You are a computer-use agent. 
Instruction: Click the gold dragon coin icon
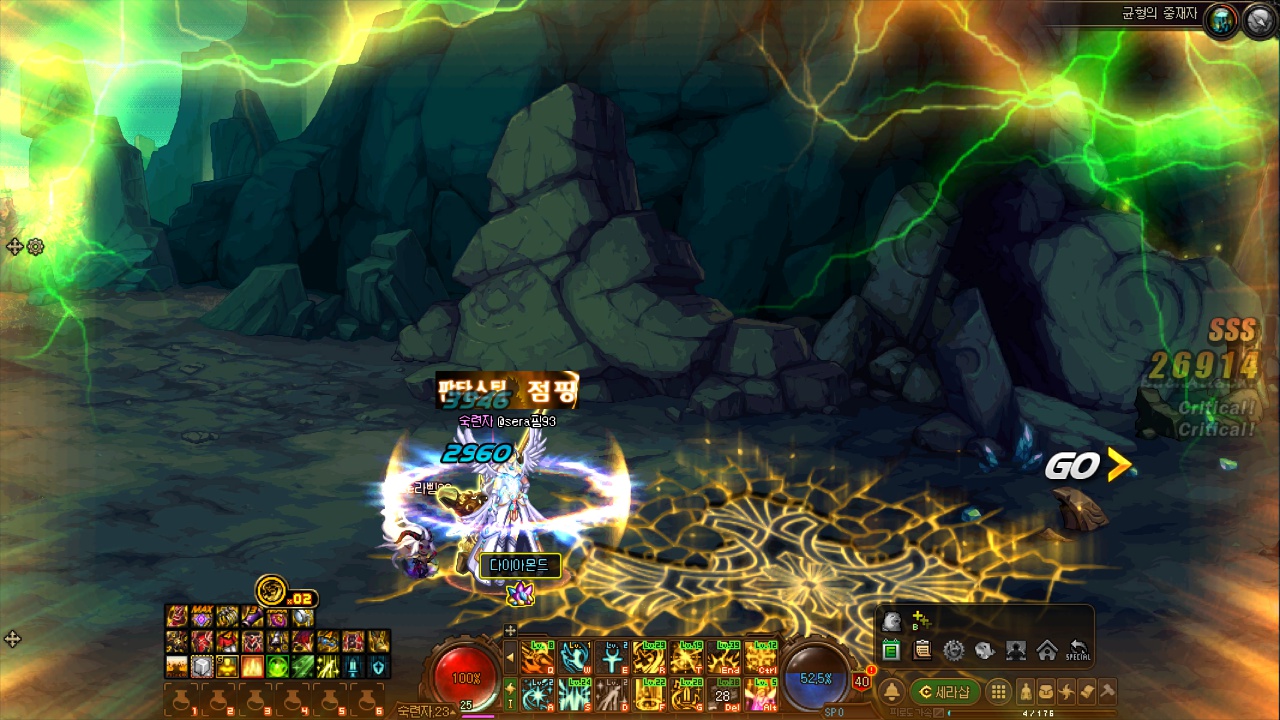point(270,590)
